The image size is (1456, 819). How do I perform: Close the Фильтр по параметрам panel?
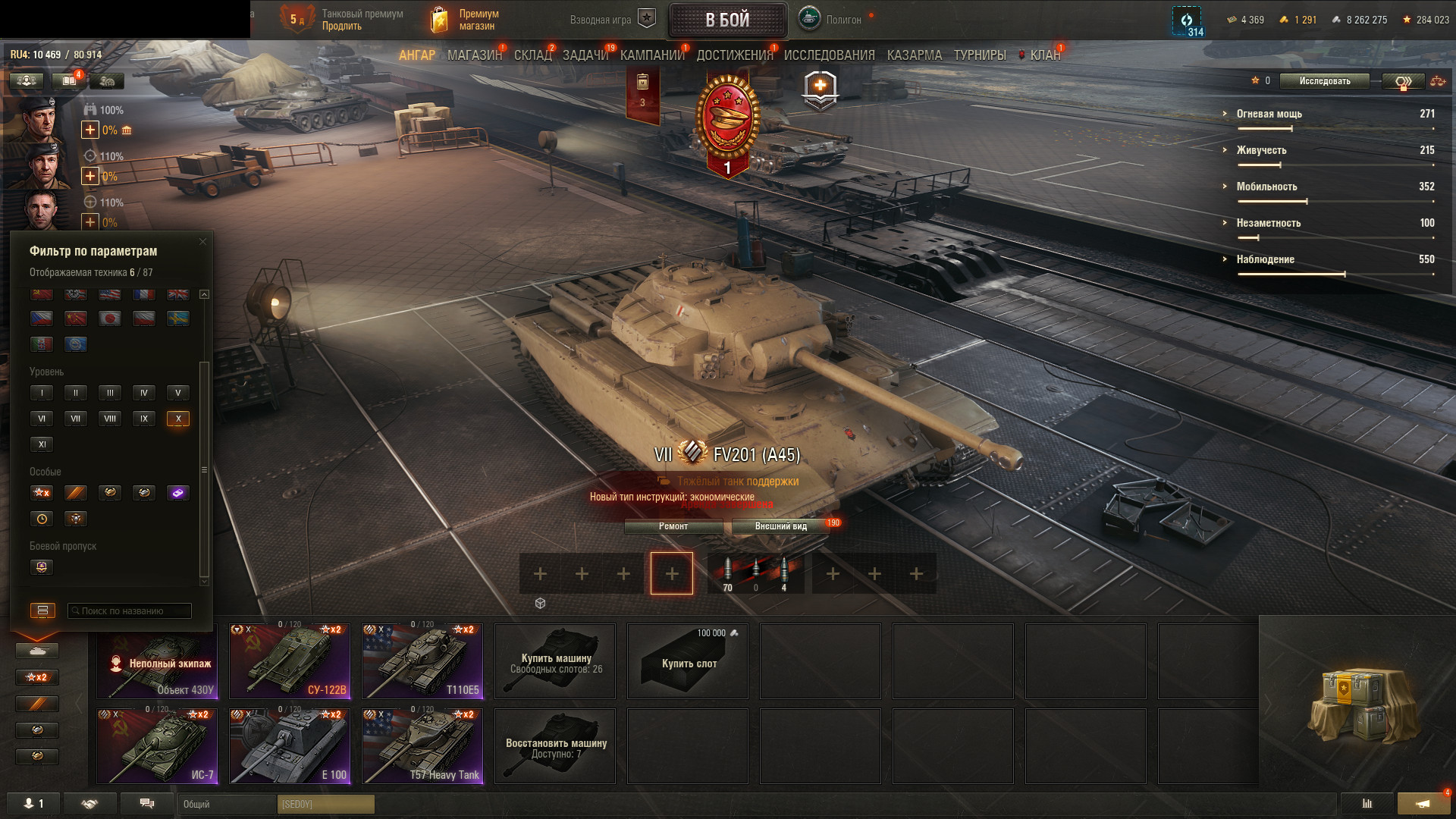pyautogui.click(x=202, y=242)
